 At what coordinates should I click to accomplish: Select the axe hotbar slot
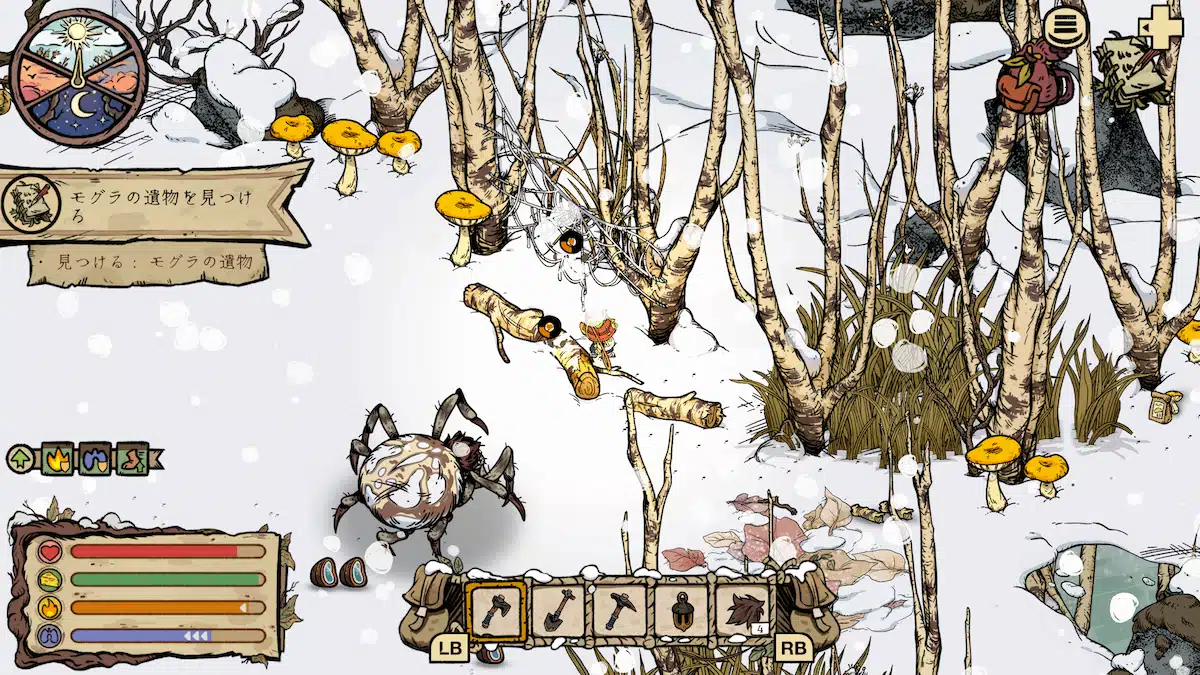[495, 609]
